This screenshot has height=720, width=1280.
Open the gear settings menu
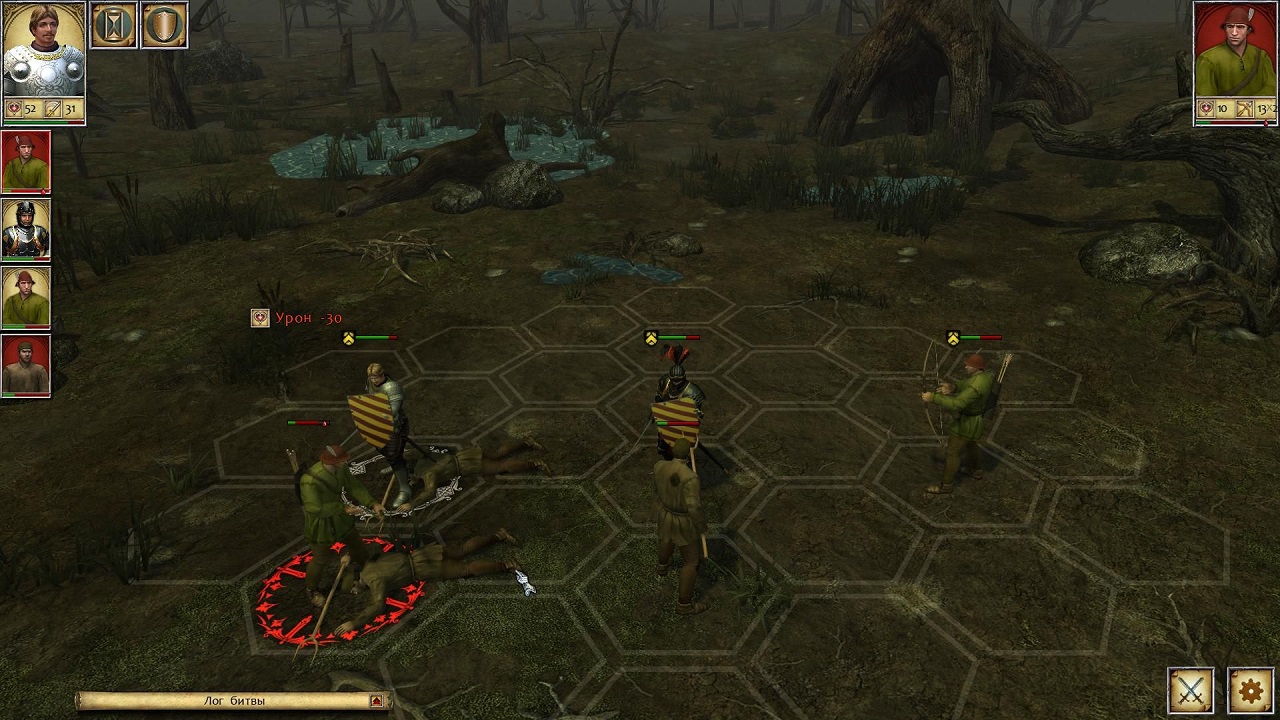point(1250,690)
